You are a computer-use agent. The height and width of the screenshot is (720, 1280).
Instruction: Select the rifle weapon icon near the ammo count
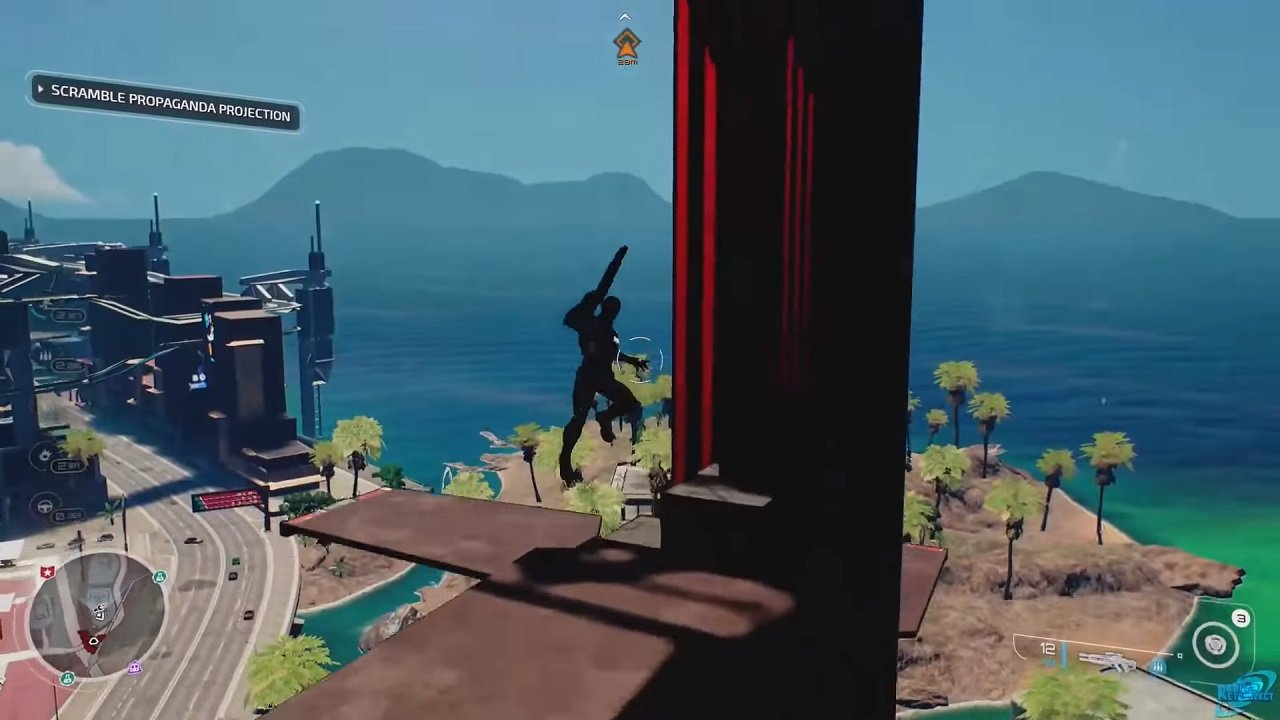click(1107, 660)
